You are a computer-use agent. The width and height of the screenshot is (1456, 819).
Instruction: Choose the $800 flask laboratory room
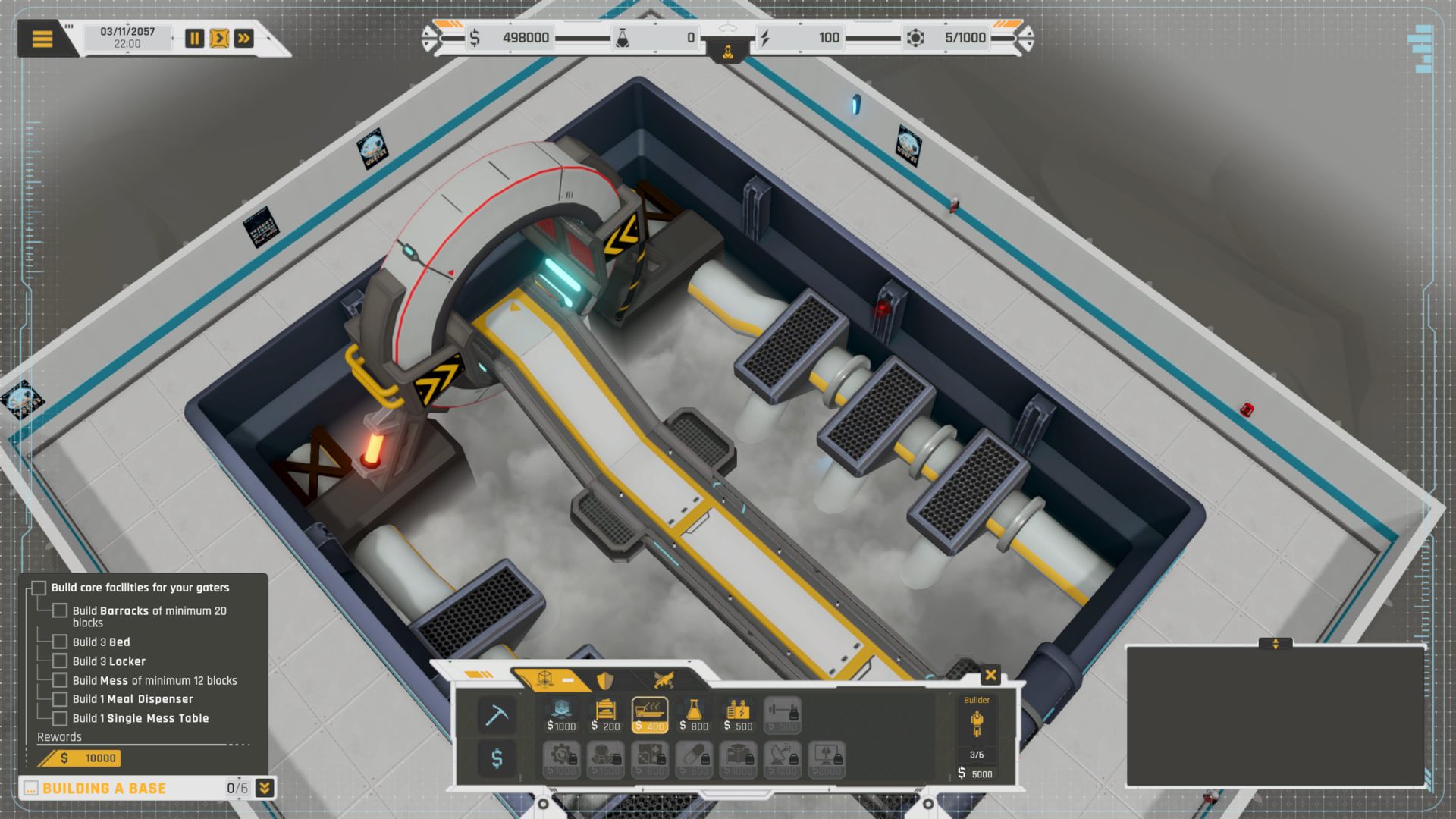click(x=694, y=715)
